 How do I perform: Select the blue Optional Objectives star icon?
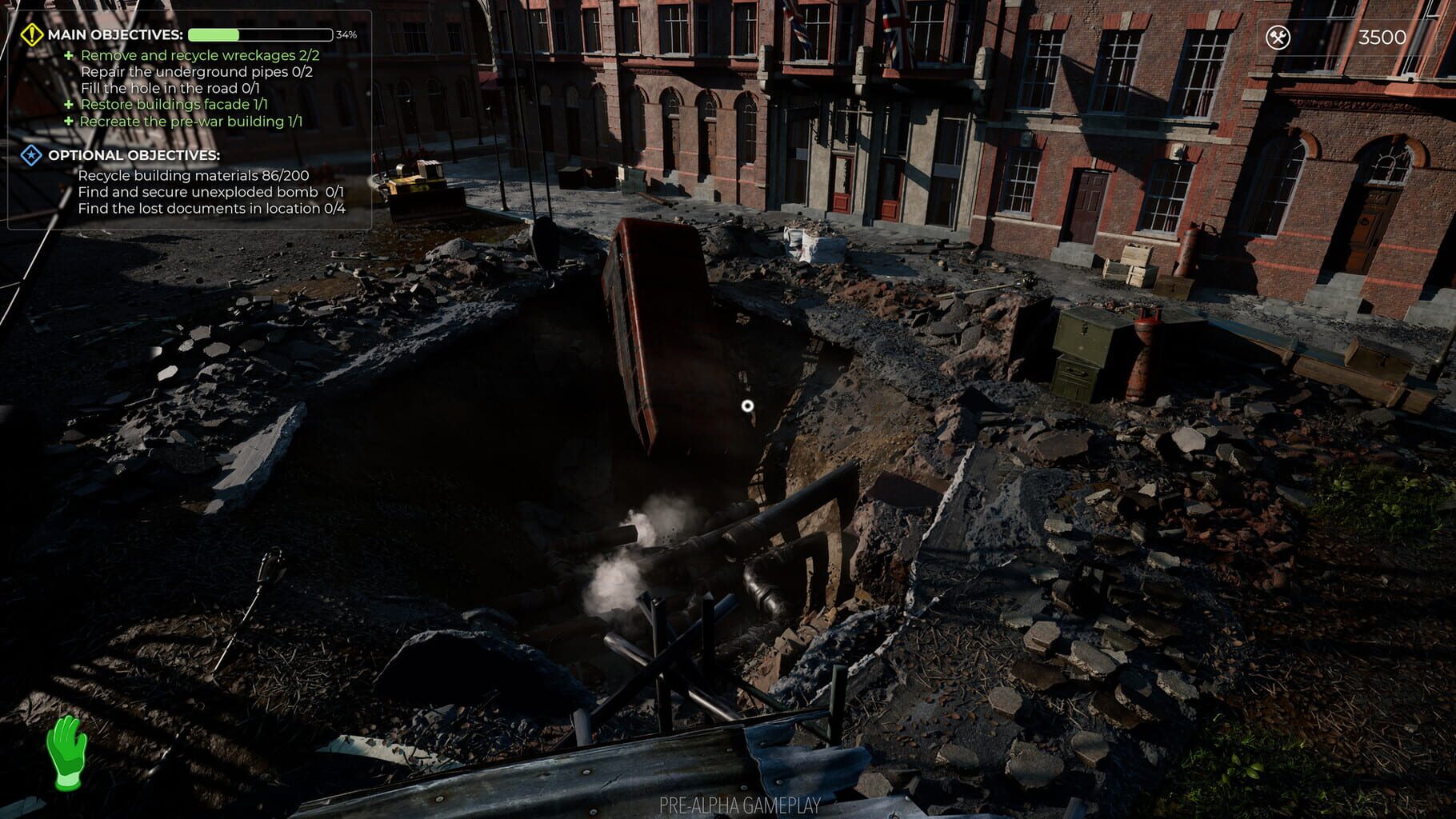(x=30, y=157)
